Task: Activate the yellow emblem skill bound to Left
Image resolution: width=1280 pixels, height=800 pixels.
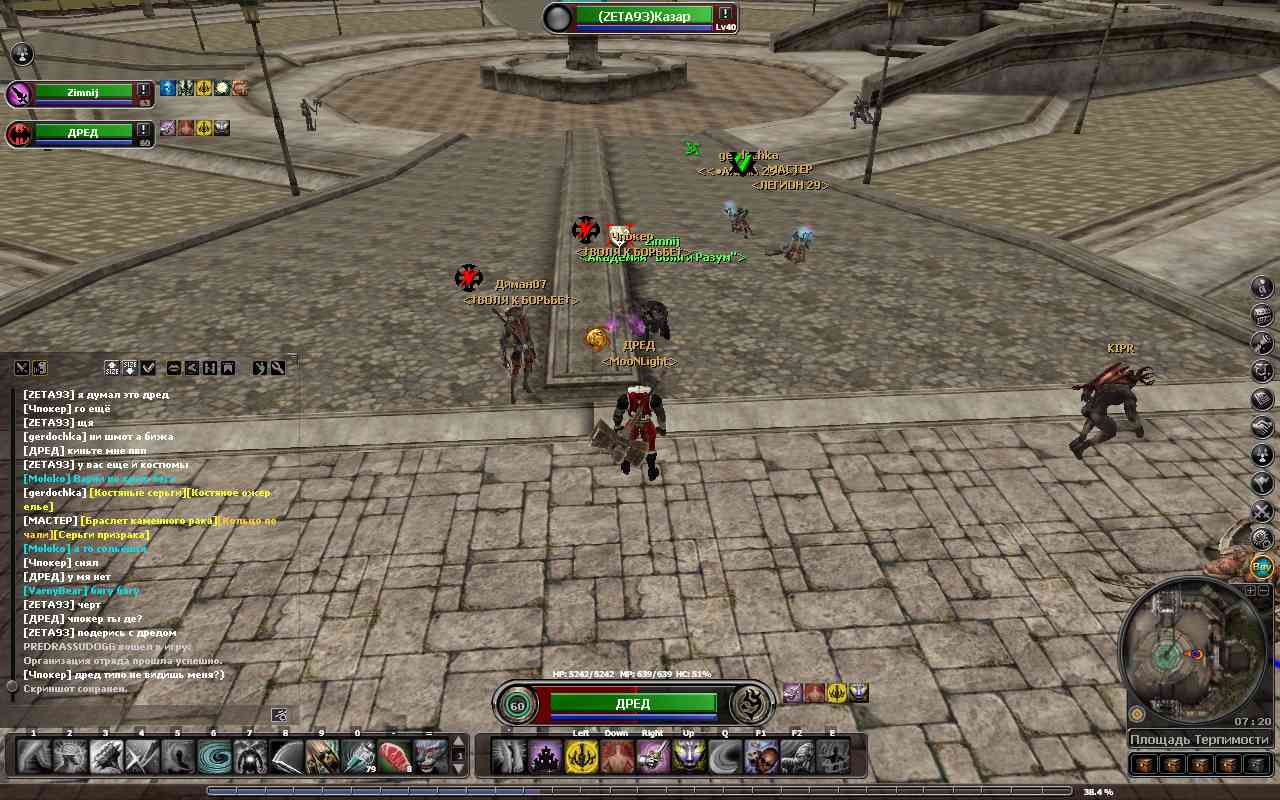Action: click(581, 757)
